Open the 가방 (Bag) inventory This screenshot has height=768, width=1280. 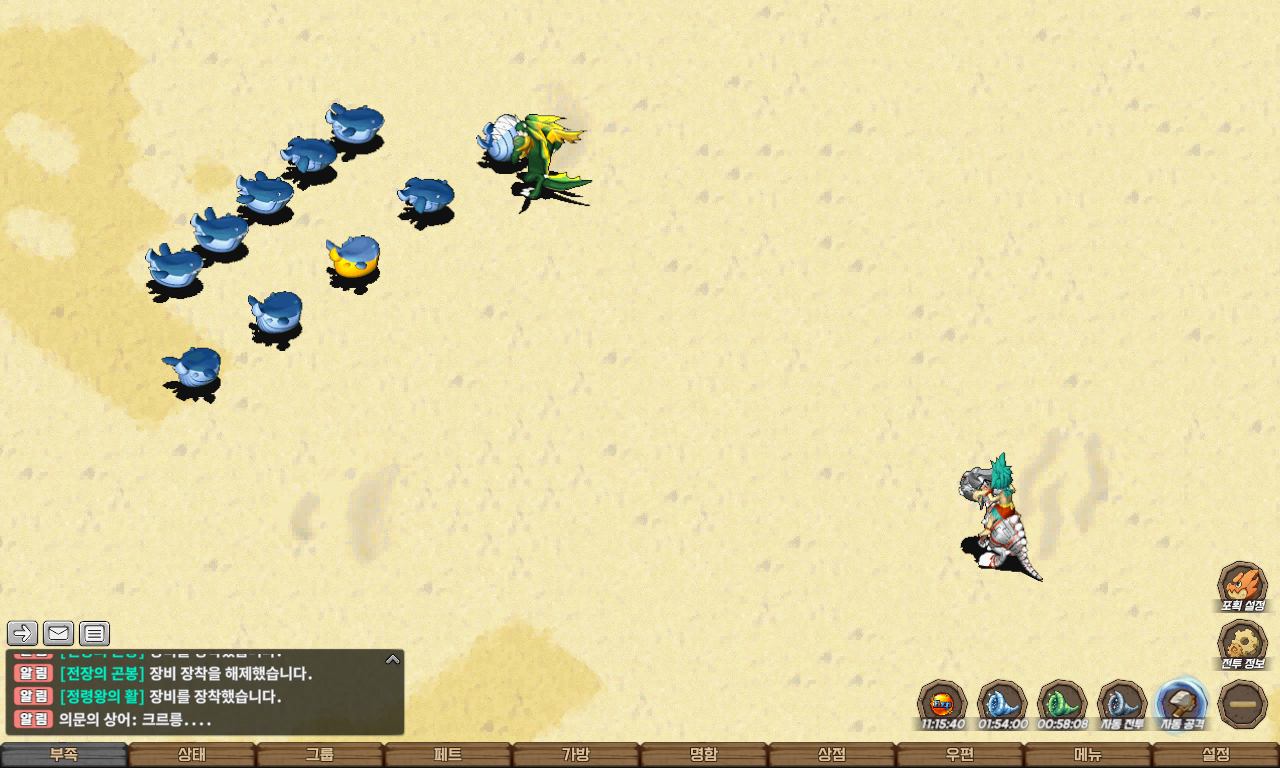point(576,755)
